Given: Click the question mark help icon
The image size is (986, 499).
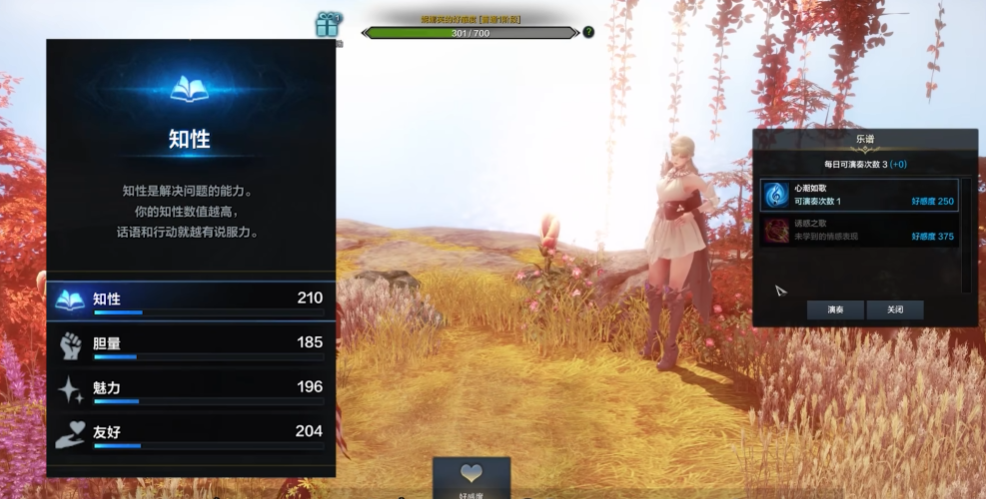Looking at the screenshot, I should pyautogui.click(x=588, y=32).
